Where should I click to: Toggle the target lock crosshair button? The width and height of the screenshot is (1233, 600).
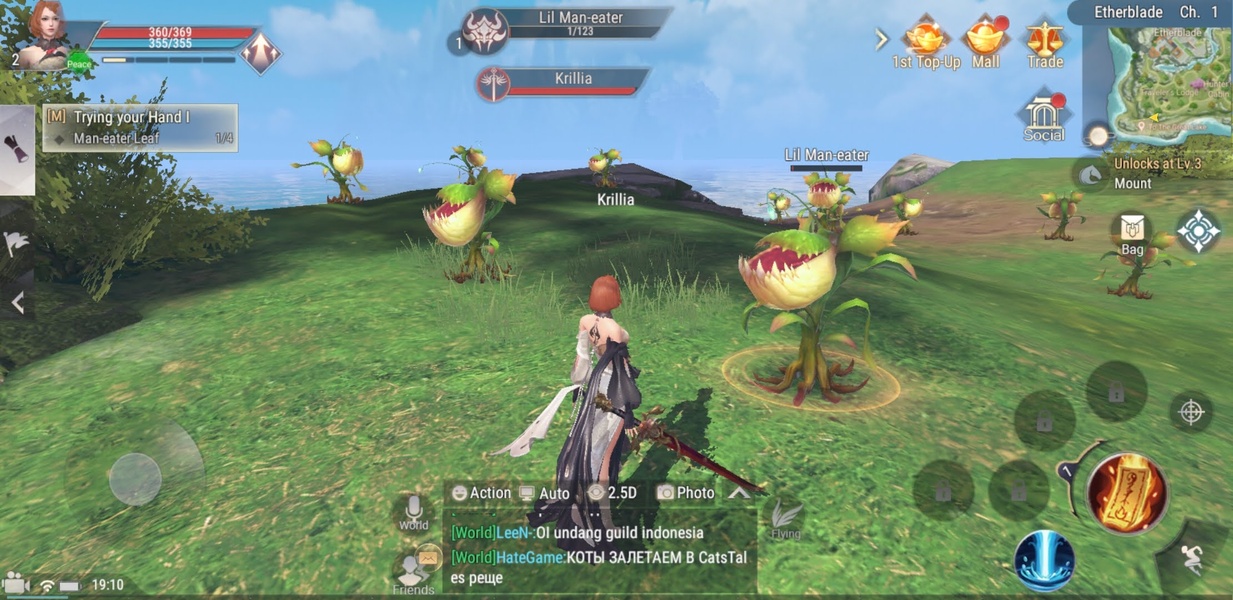1191,412
